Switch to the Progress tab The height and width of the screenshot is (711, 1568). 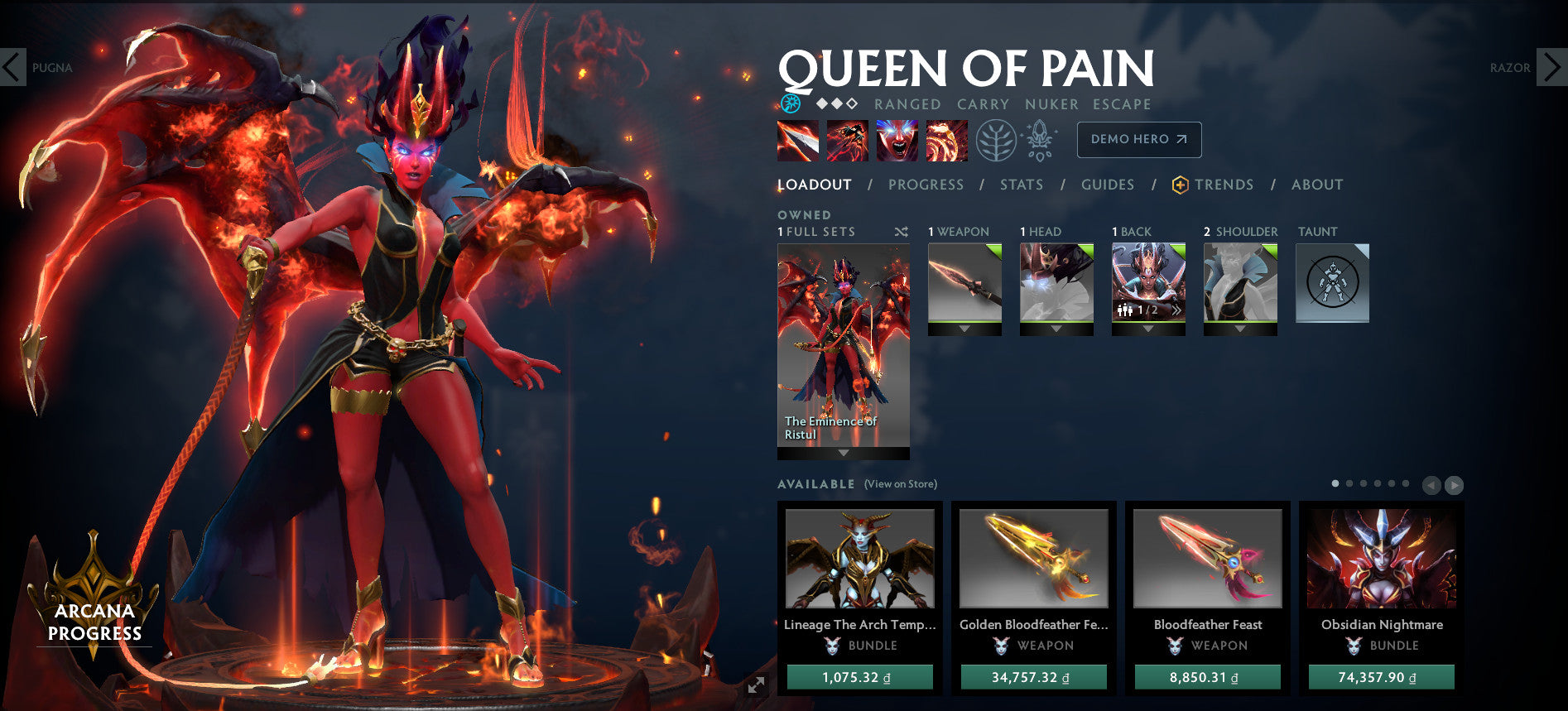926,185
